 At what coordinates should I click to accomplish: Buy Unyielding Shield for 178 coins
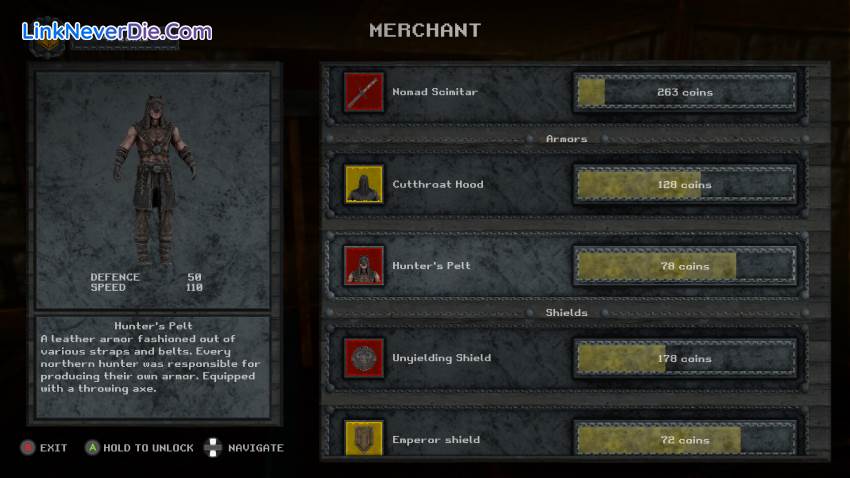point(685,359)
